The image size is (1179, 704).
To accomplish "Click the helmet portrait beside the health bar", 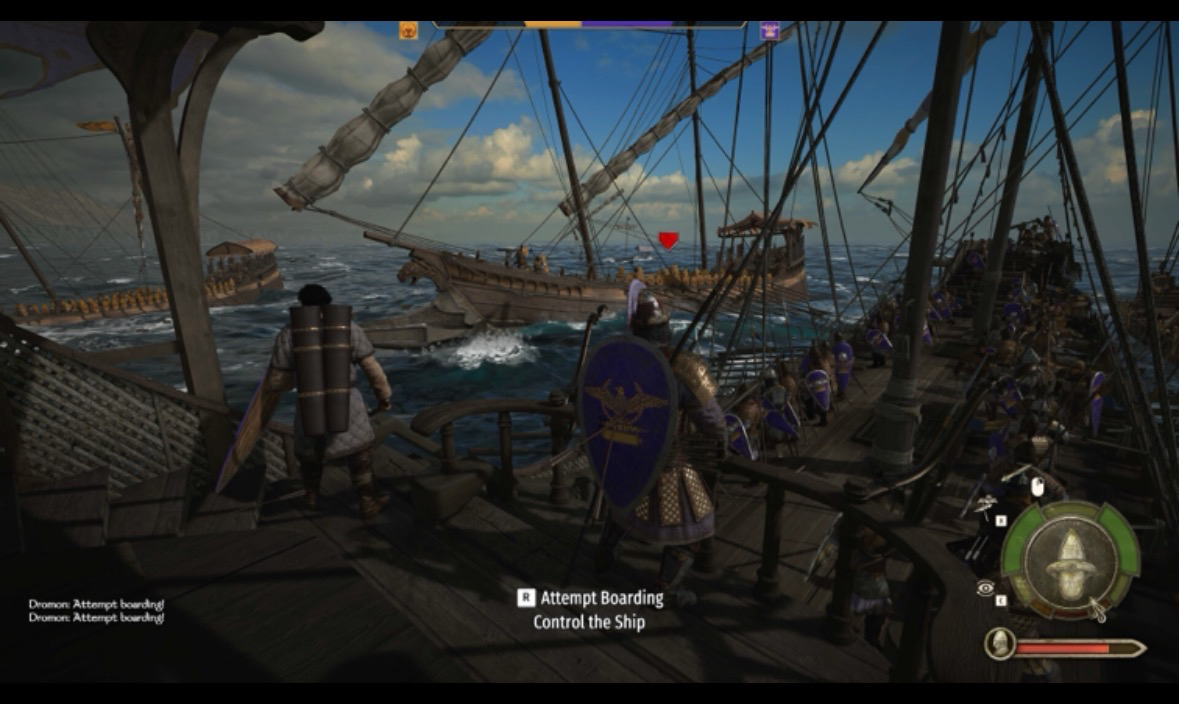I will (x=999, y=644).
